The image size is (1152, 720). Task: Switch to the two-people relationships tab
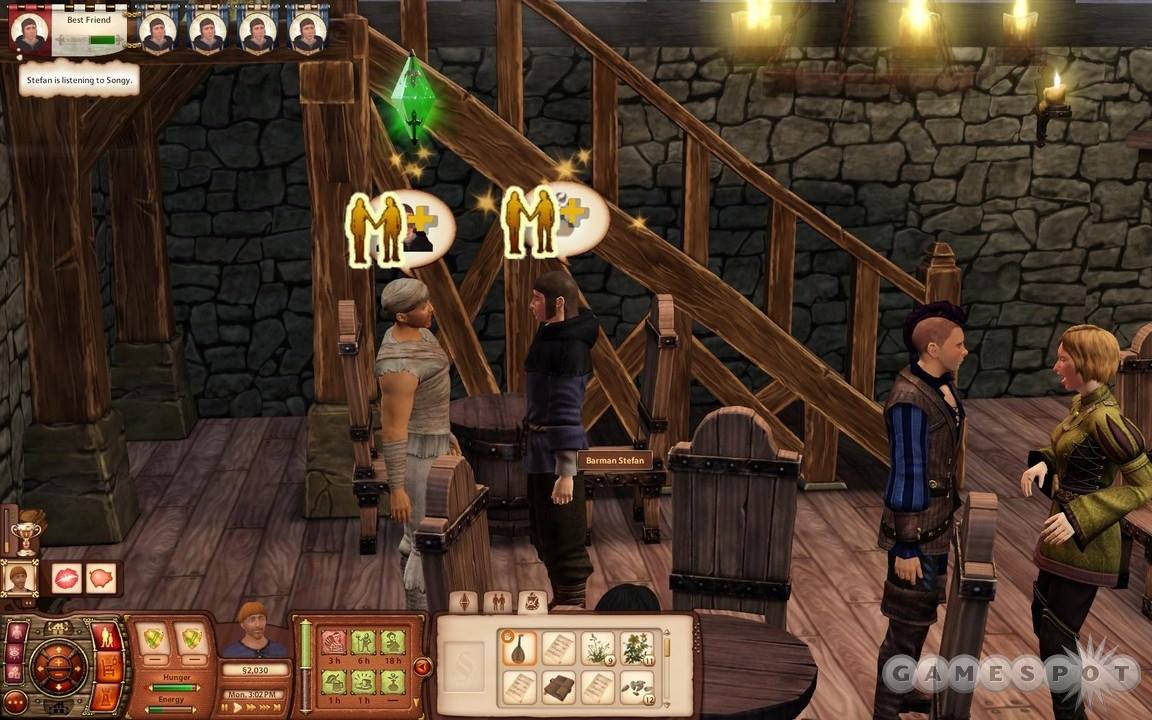[x=497, y=601]
